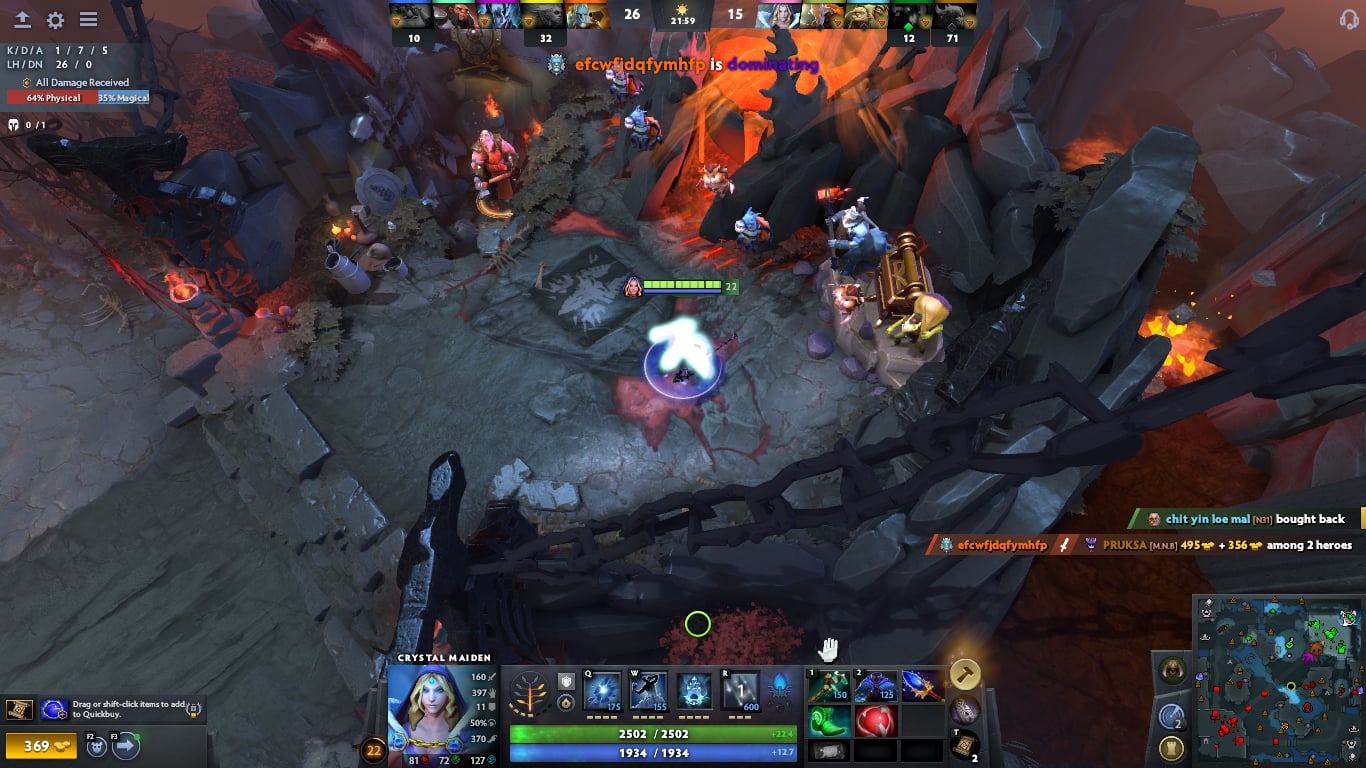Activate the Freezing Field ultimate
This screenshot has height=768, width=1366.
click(740, 692)
